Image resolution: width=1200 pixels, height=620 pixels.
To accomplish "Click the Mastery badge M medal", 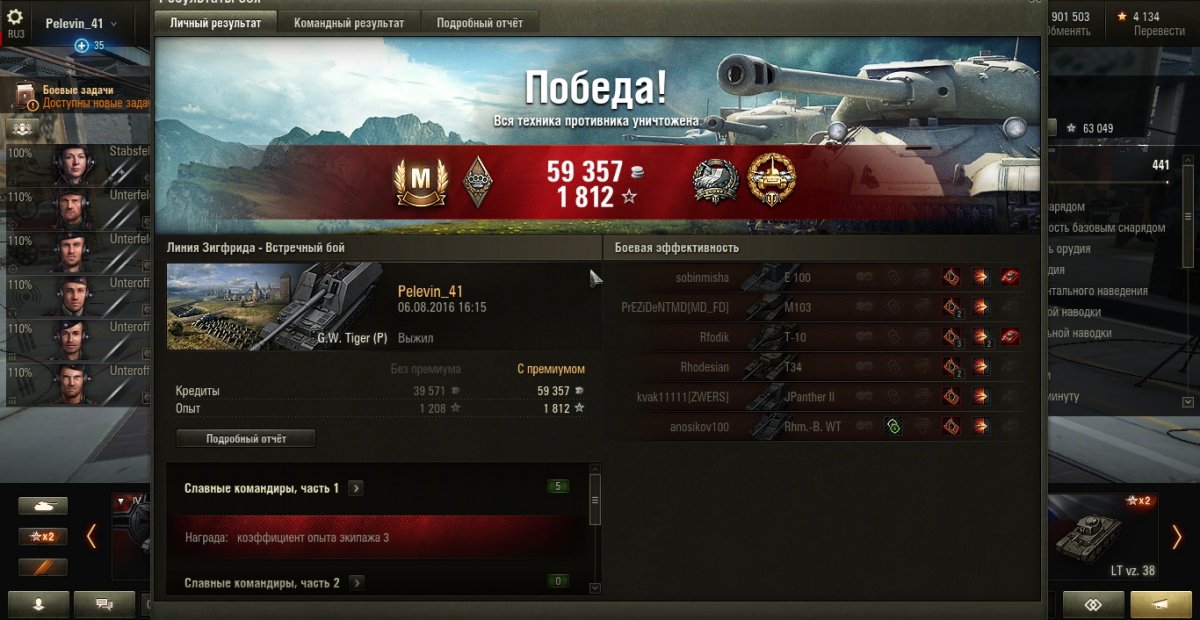I will (x=420, y=182).
